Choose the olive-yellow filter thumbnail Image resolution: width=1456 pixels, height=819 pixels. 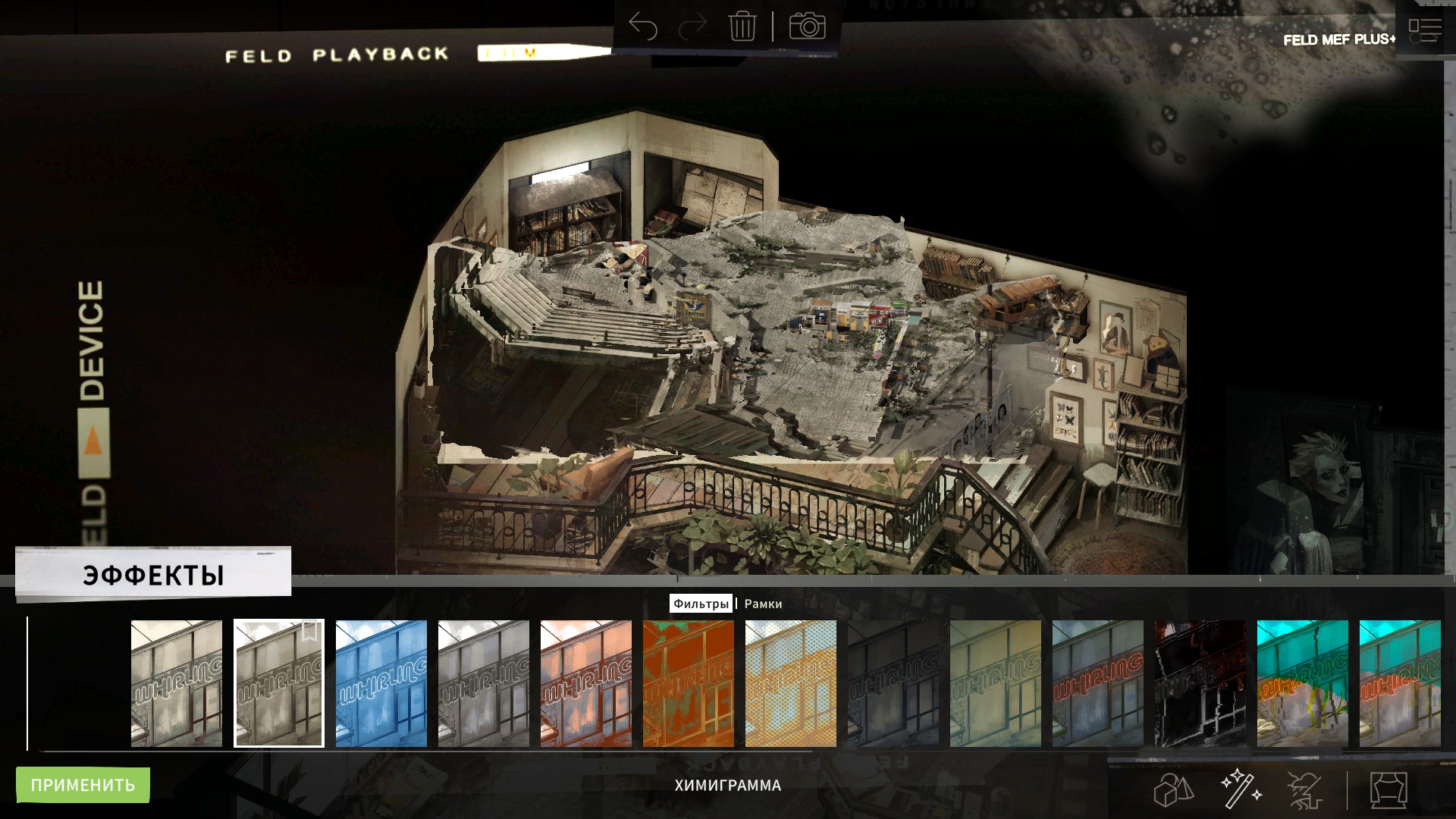coord(996,683)
